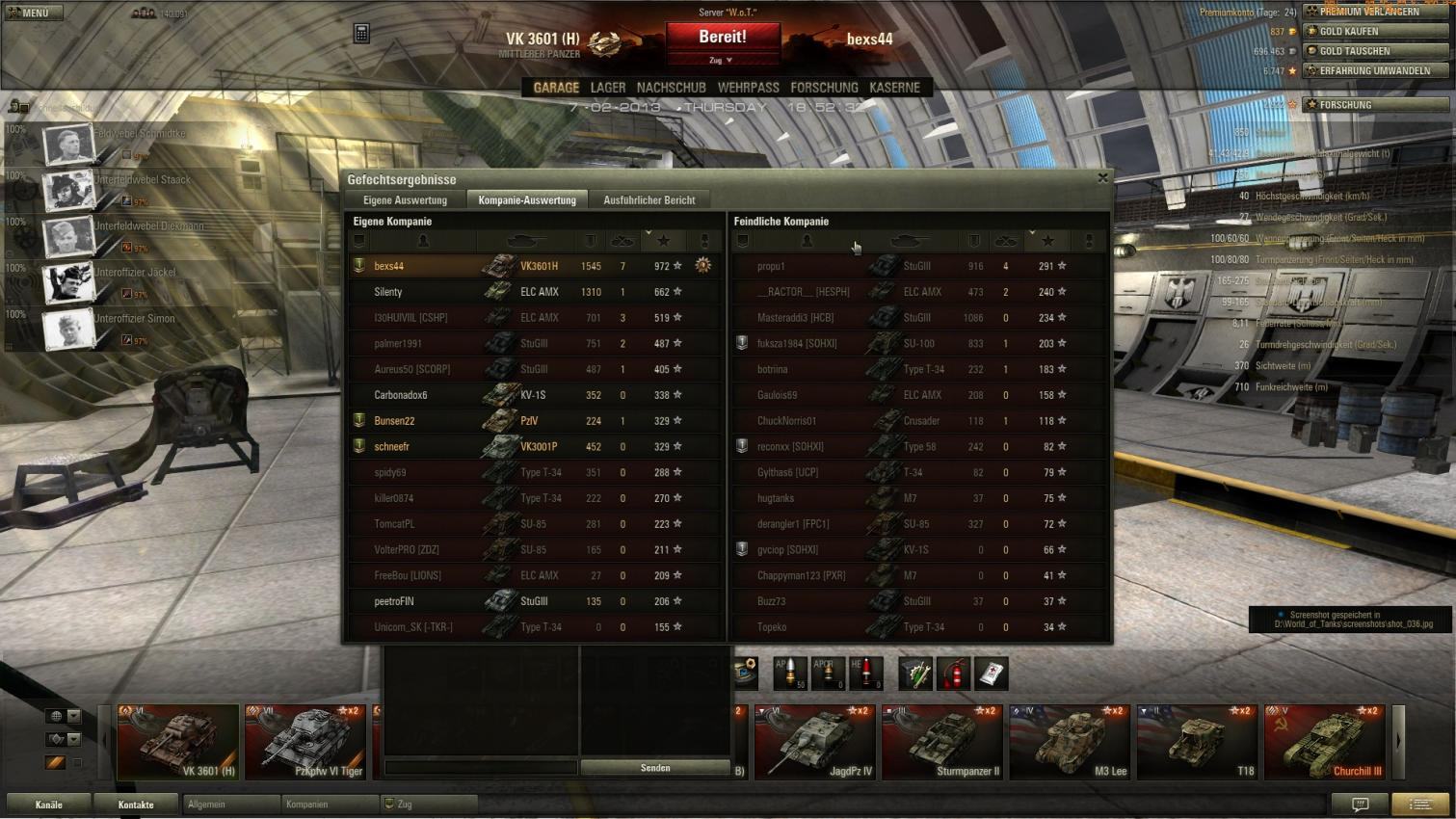Screen dimensions: 1456x819
Task: Show the Eigene Auswertung tab
Action: tap(405, 200)
